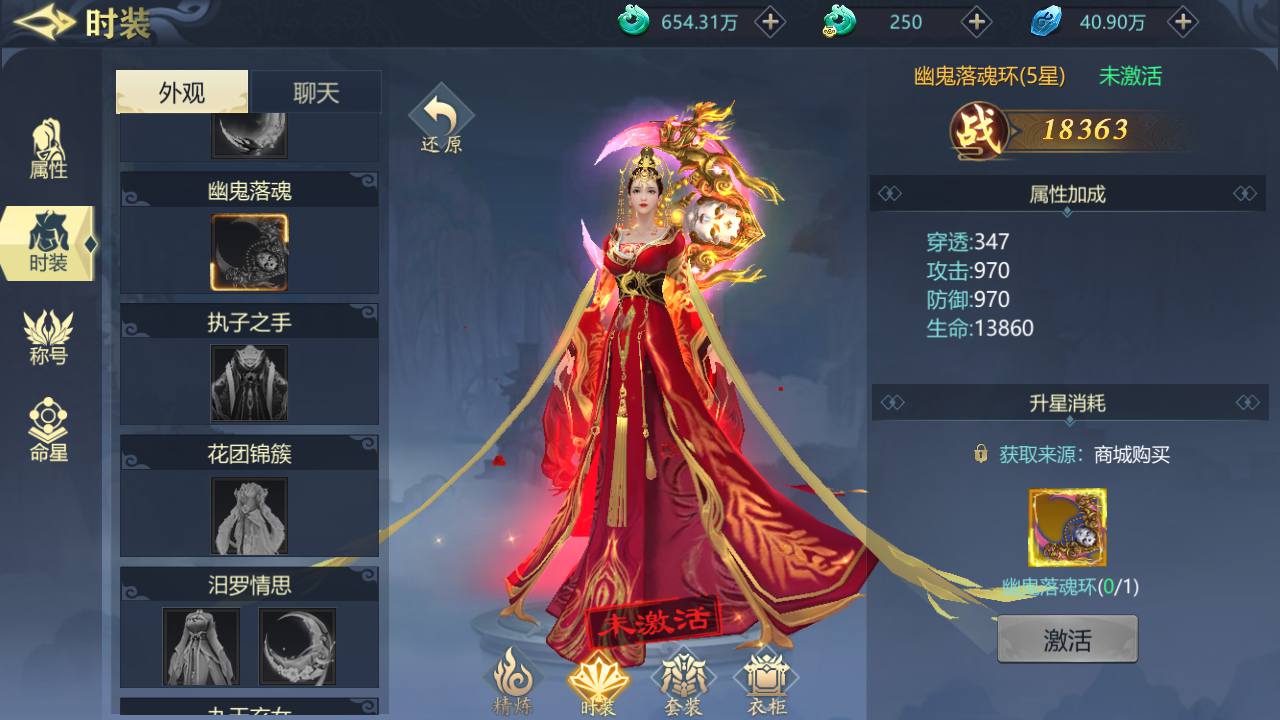Image resolution: width=1280 pixels, height=720 pixels.
Task: Open the 衣柜 wardrobe icon
Action: [x=765, y=680]
